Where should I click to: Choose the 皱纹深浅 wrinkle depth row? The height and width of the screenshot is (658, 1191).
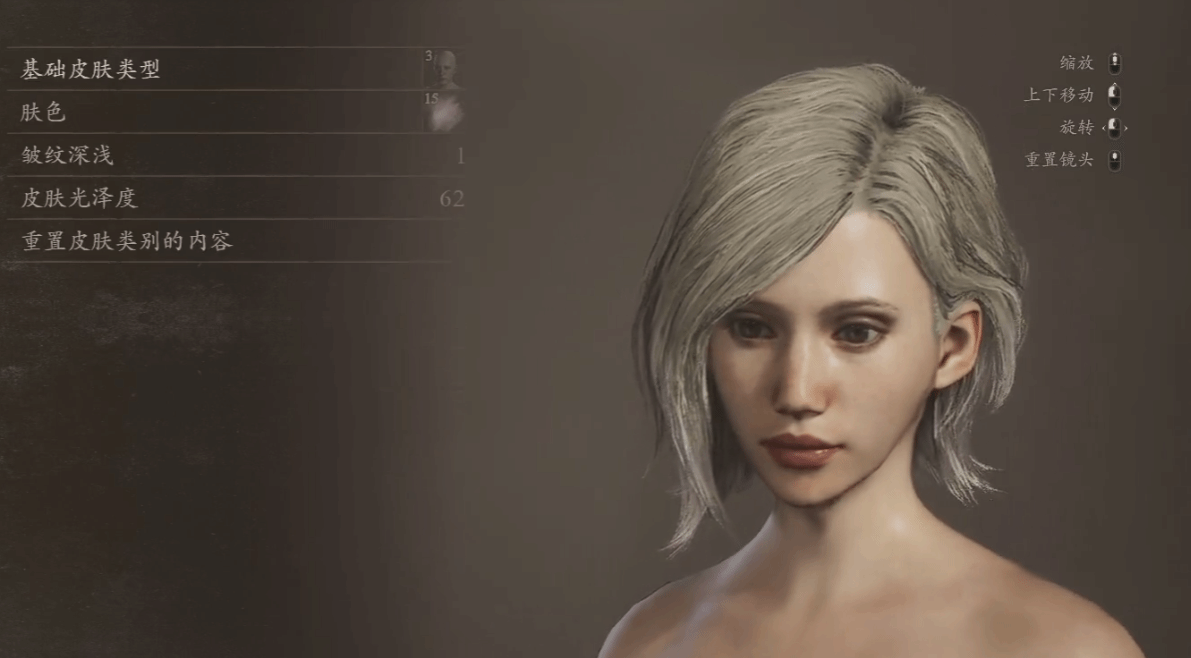click(x=68, y=156)
